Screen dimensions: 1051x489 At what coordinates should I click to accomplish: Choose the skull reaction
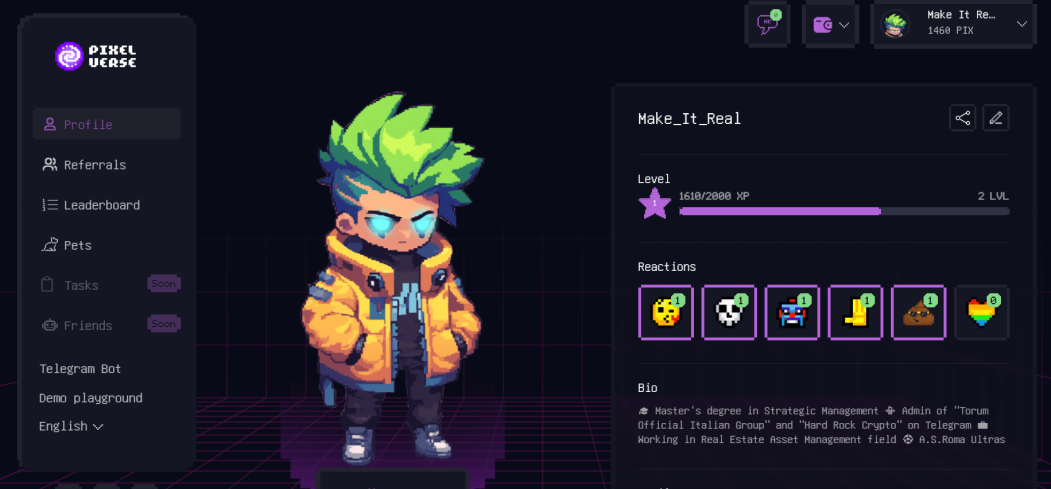[x=729, y=313]
